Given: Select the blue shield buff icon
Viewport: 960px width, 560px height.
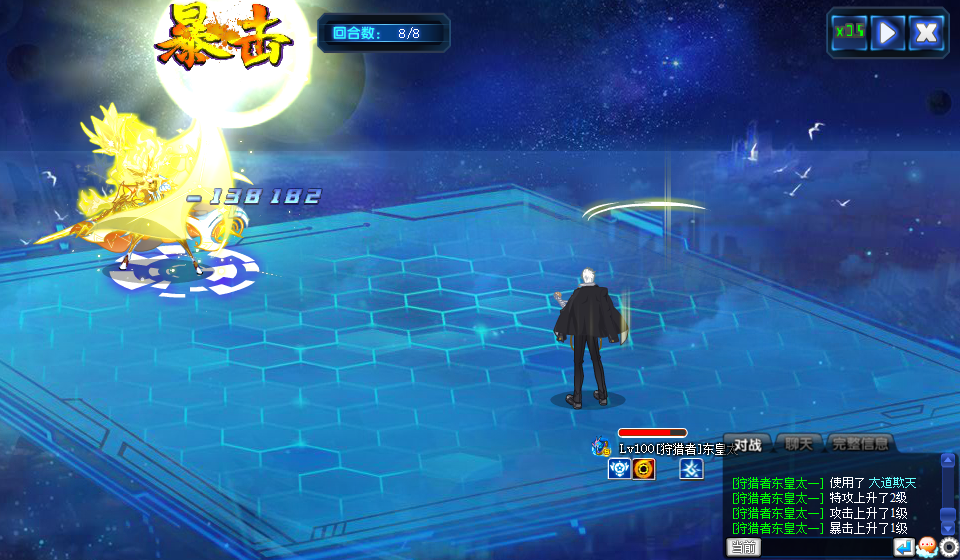Looking at the screenshot, I should (619, 469).
